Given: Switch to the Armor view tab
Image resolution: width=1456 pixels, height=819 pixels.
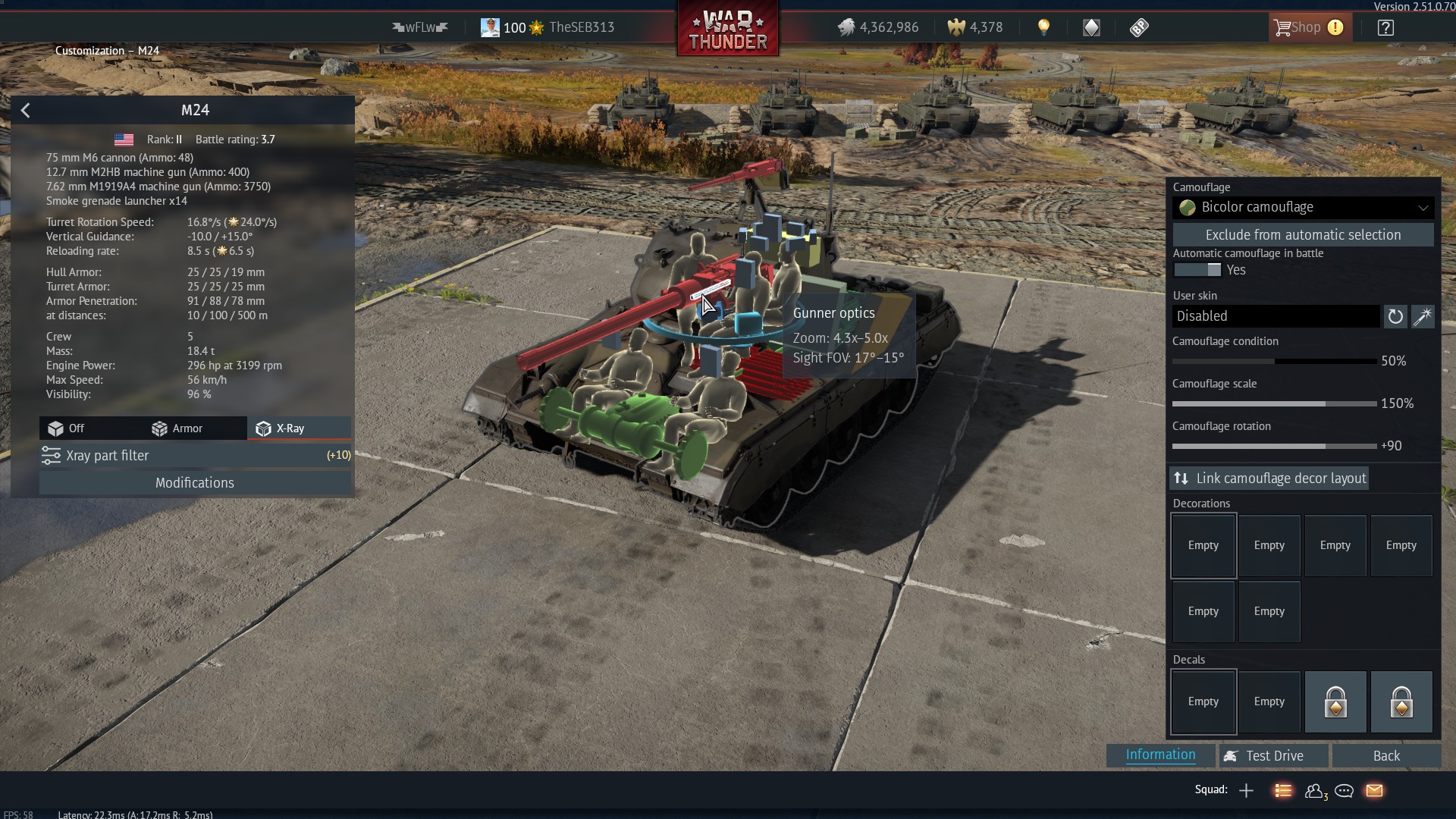Looking at the screenshot, I should (x=177, y=428).
